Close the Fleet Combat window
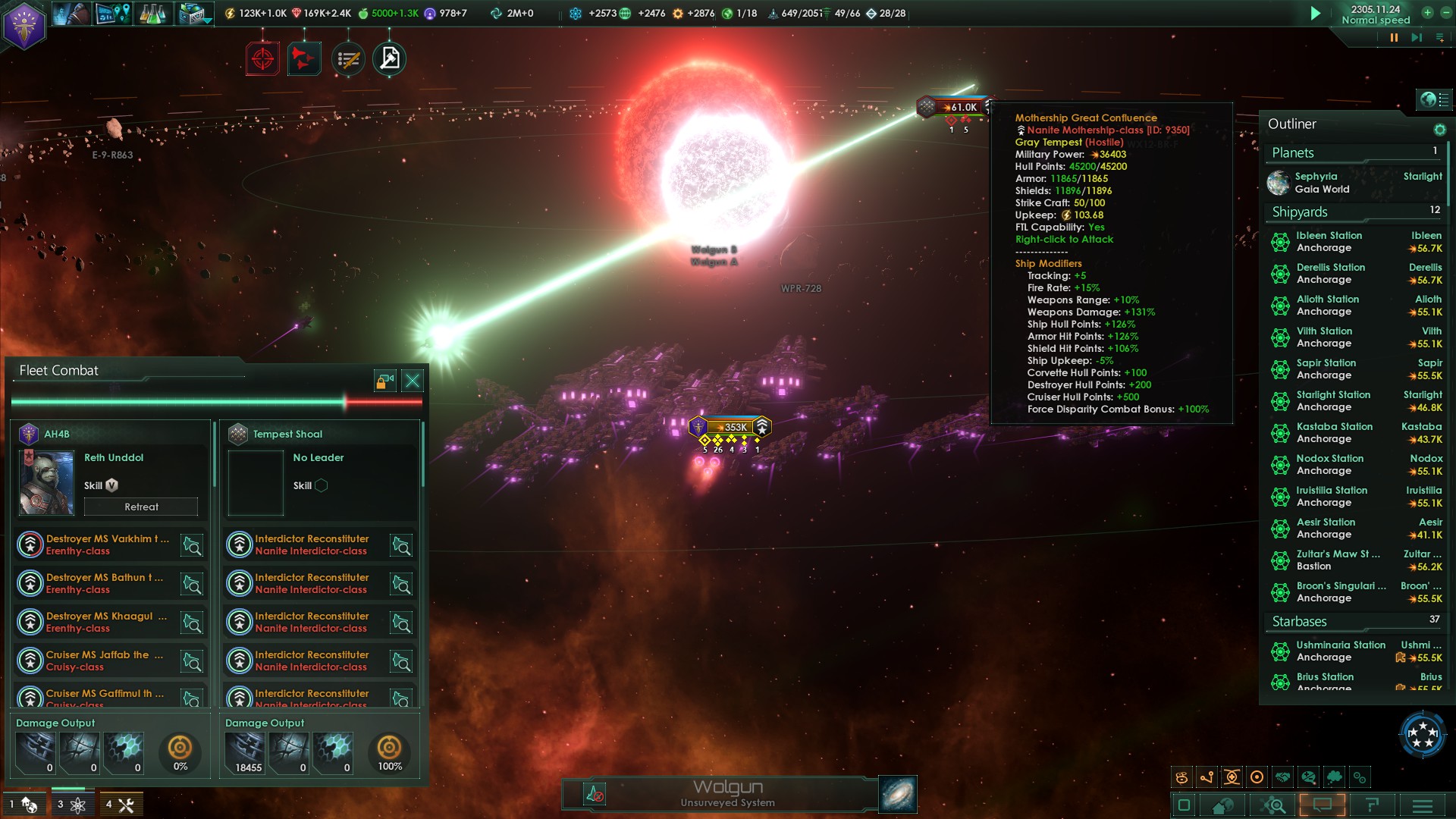Screen dimensions: 1456x819 (x=413, y=381)
